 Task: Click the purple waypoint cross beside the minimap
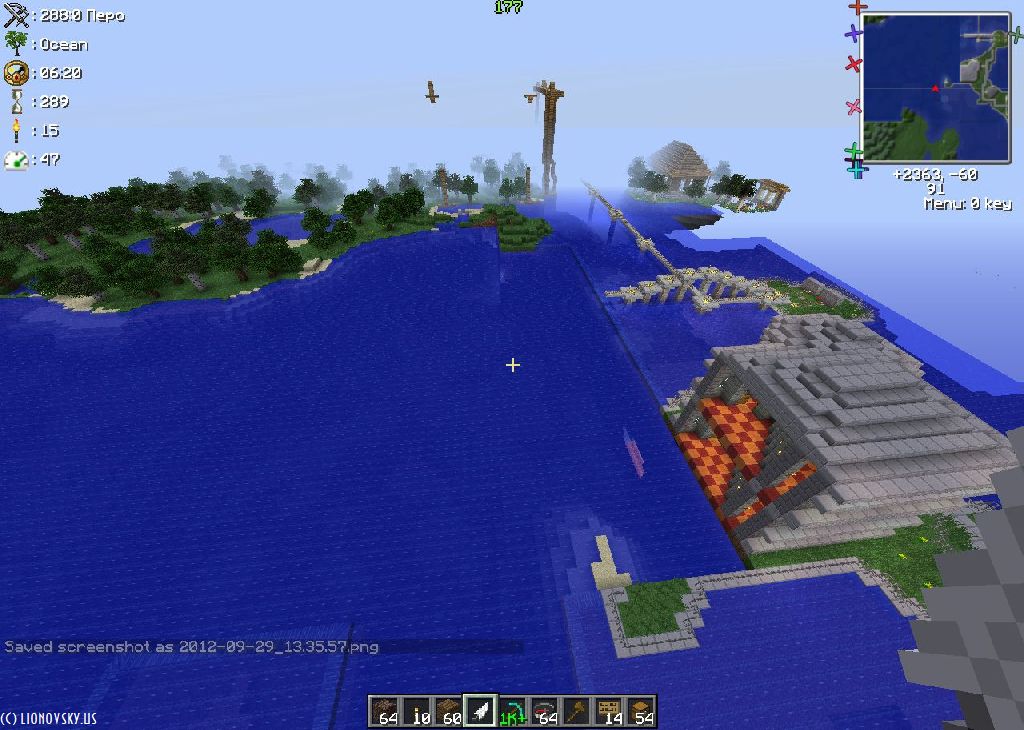853,34
